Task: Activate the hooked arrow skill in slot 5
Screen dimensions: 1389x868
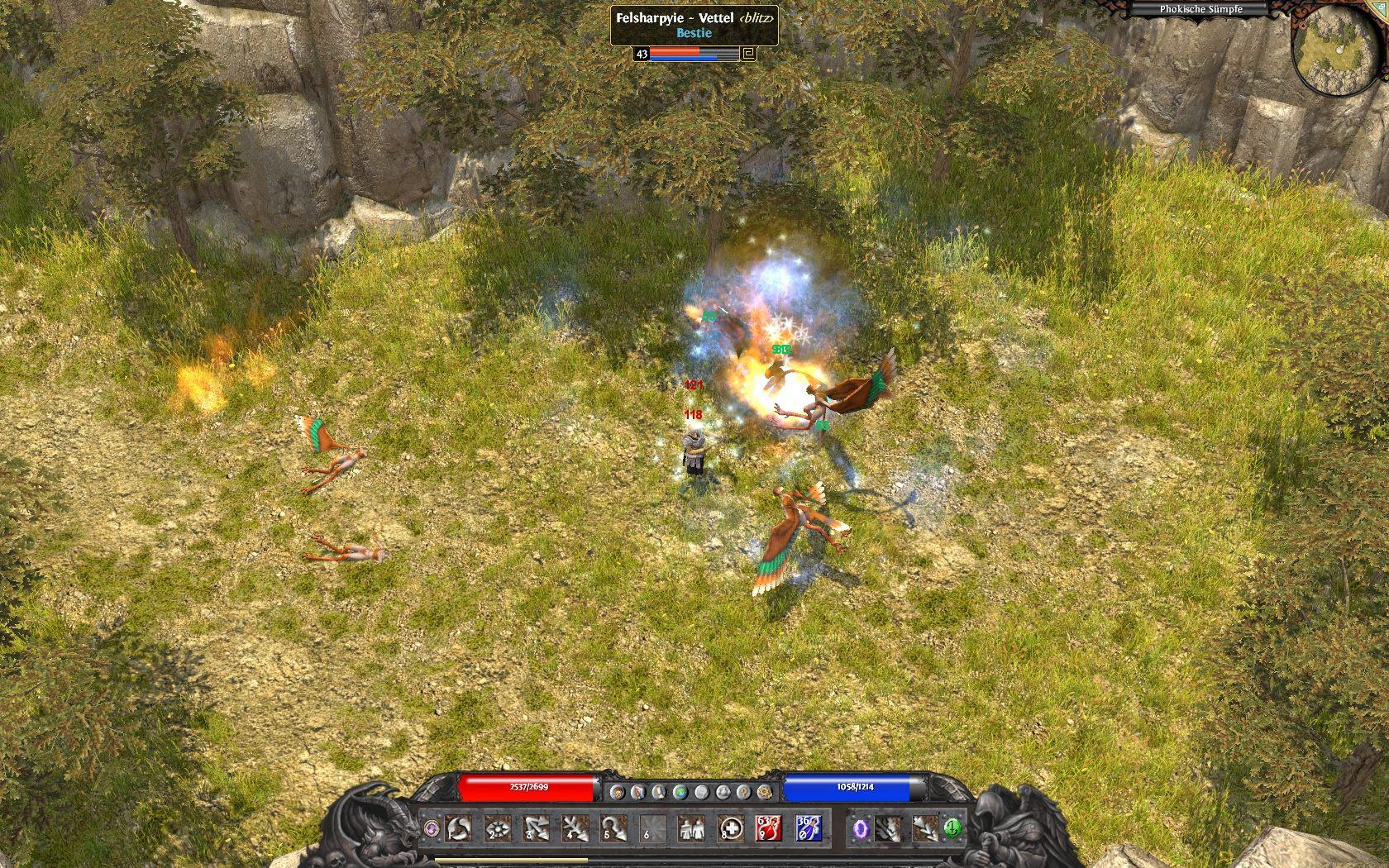Action: point(613,827)
